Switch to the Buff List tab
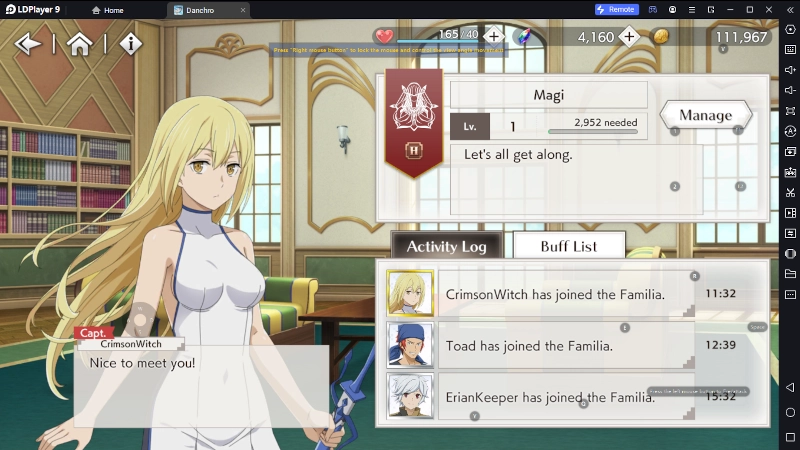The height and width of the screenshot is (450, 800). coord(568,246)
